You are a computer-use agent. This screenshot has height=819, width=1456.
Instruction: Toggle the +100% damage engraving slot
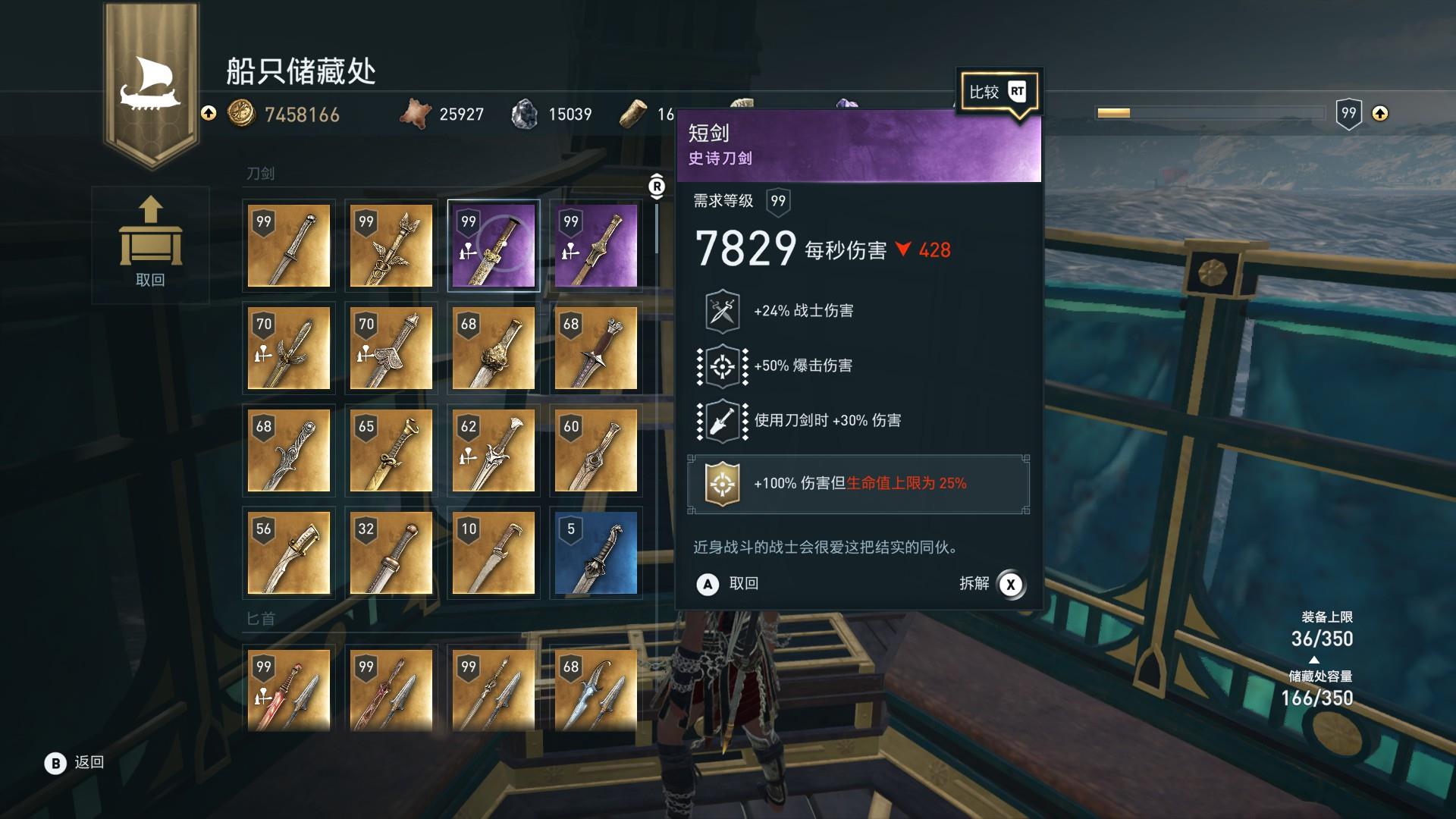[857, 483]
